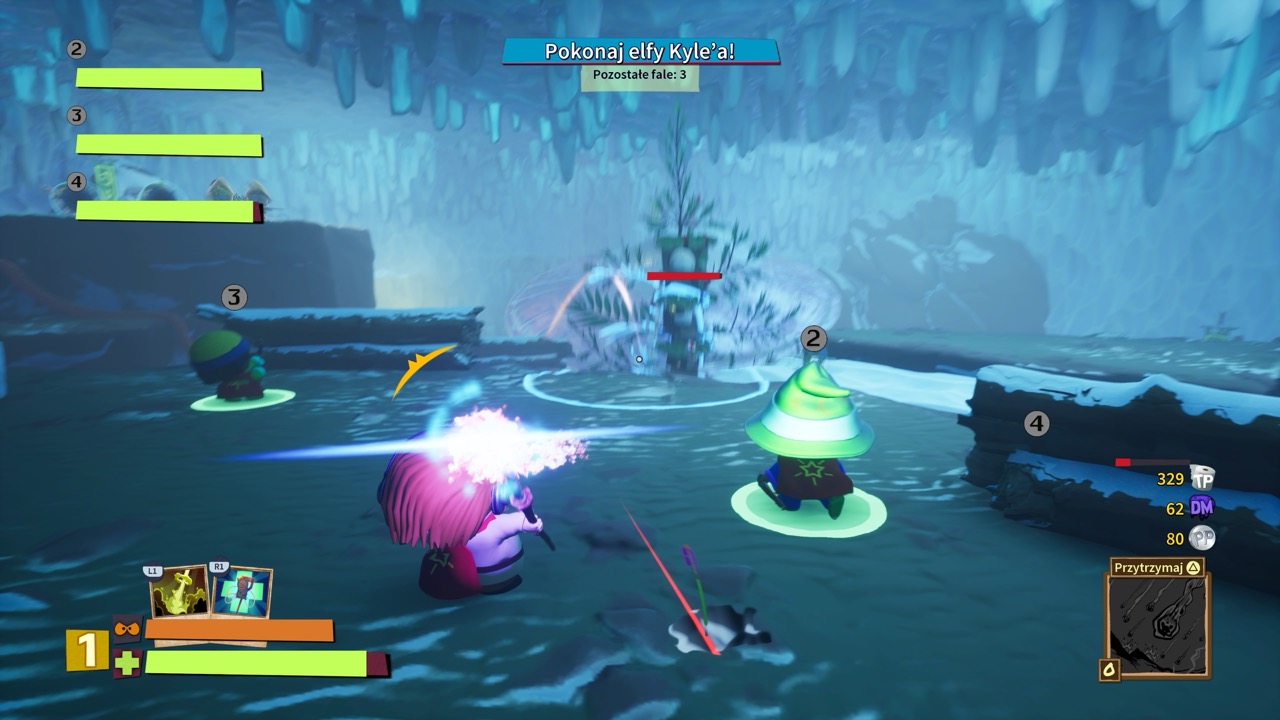The width and height of the screenshot is (1280, 720).
Task: Click the silver PP coin icon
Action: [1202, 538]
